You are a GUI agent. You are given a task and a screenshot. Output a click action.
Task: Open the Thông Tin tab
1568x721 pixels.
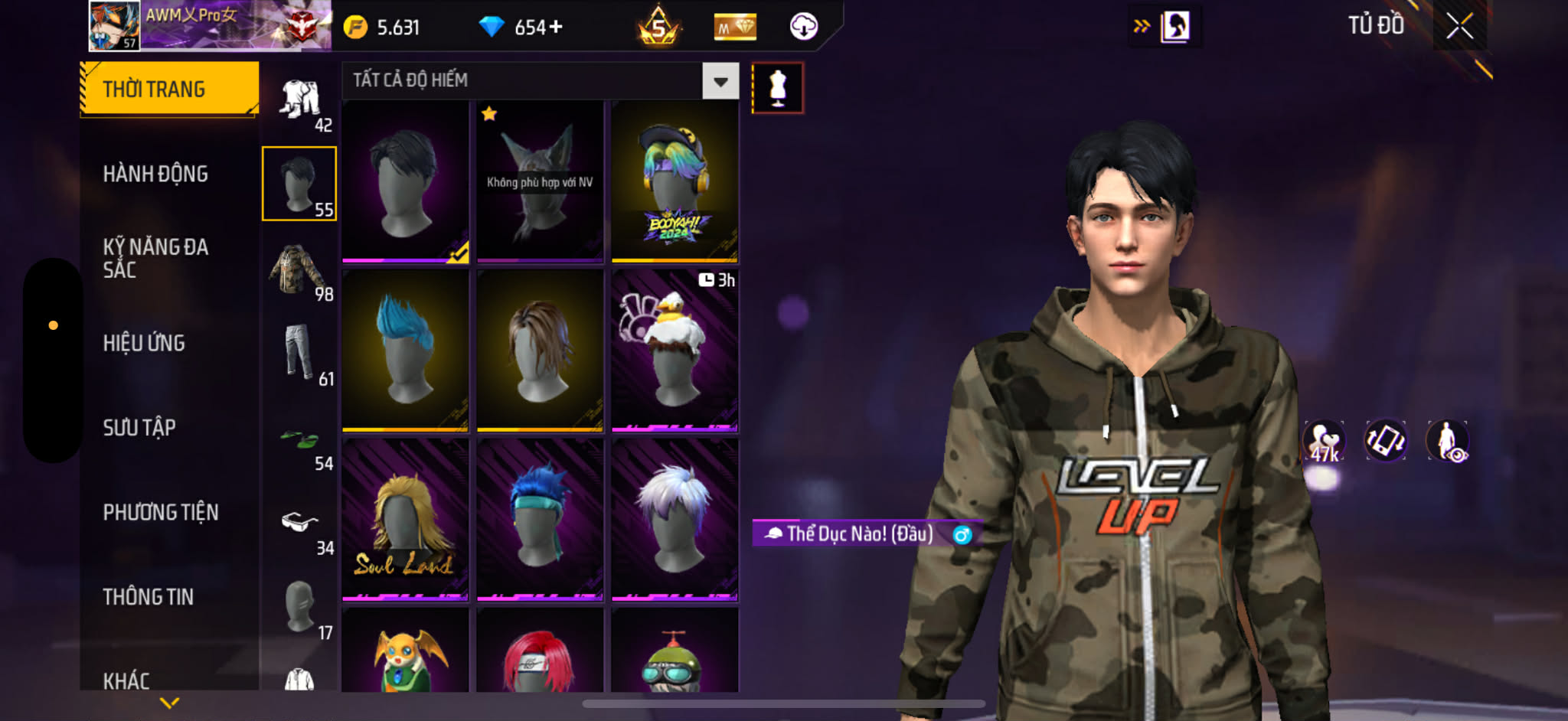(149, 597)
